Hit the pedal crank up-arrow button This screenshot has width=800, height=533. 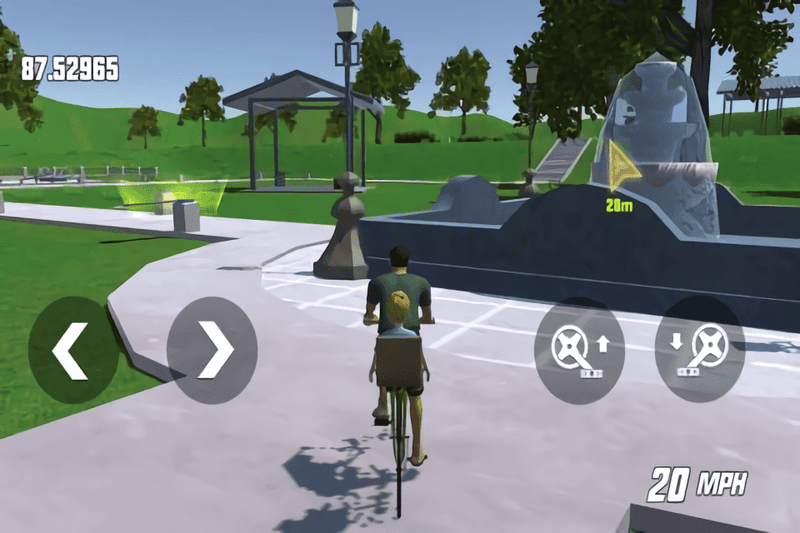tap(580, 350)
